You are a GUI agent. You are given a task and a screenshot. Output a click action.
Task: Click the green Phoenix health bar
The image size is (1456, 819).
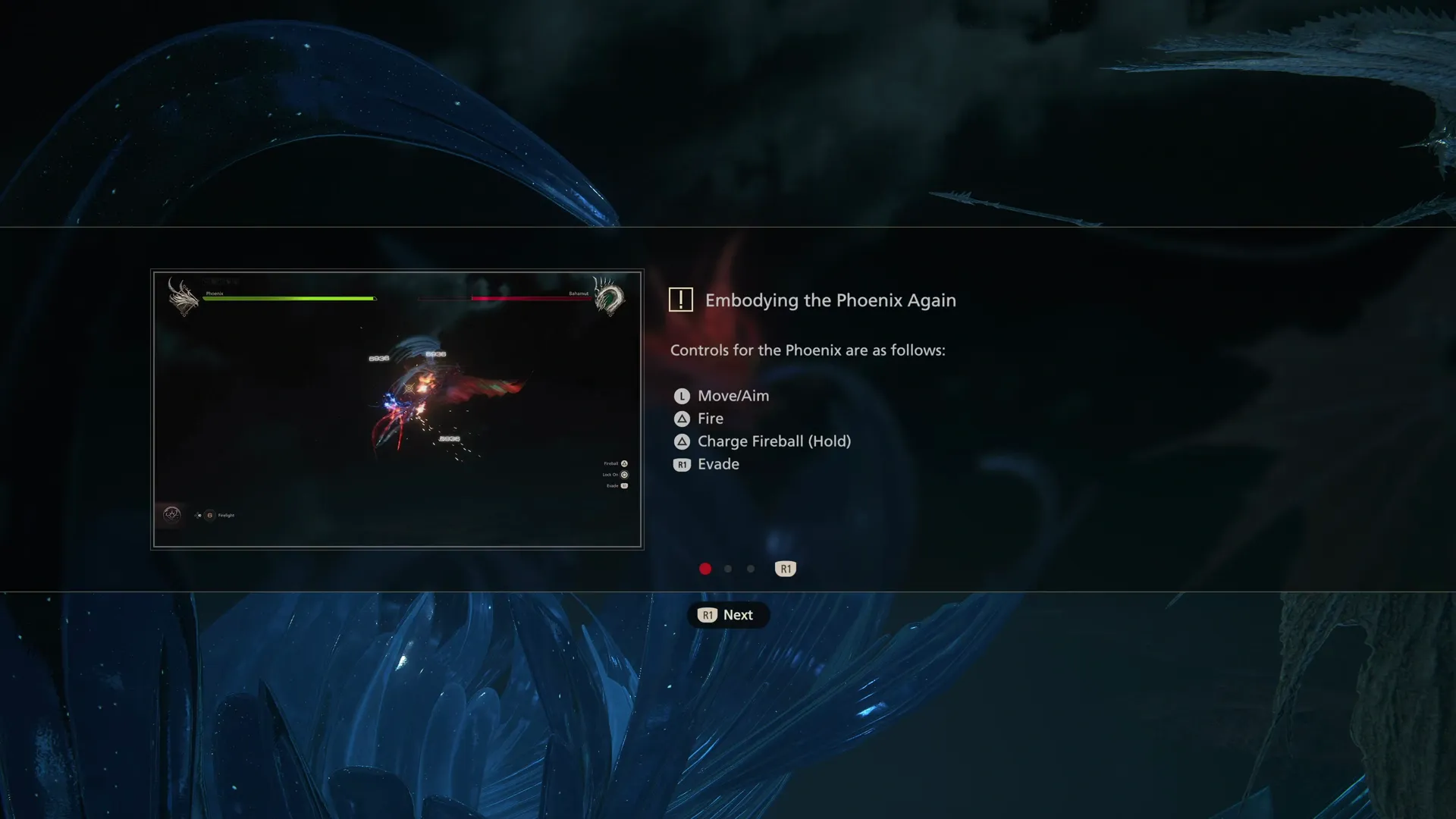point(288,298)
